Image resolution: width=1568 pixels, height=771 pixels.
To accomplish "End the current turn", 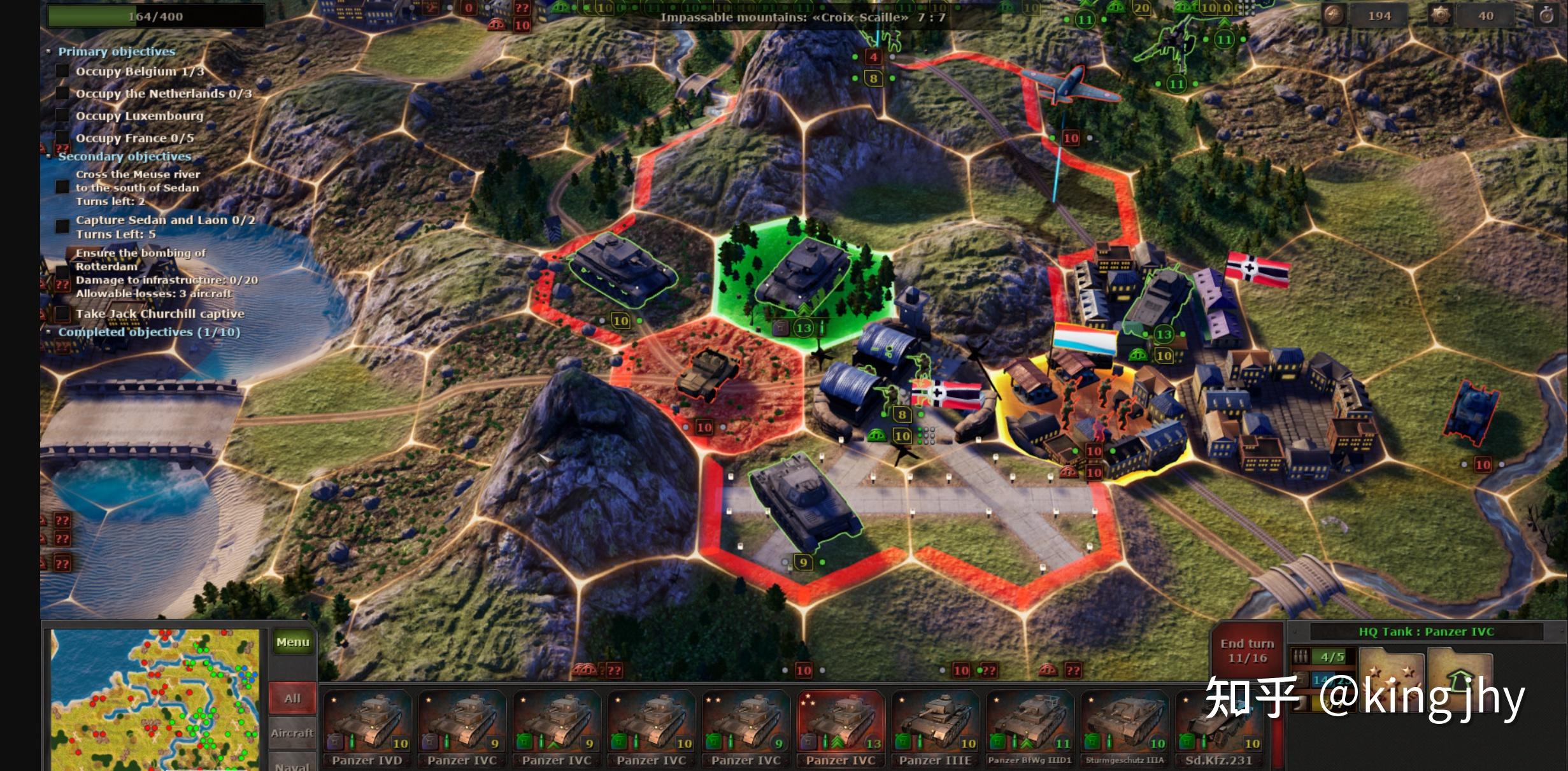I will tap(1246, 651).
